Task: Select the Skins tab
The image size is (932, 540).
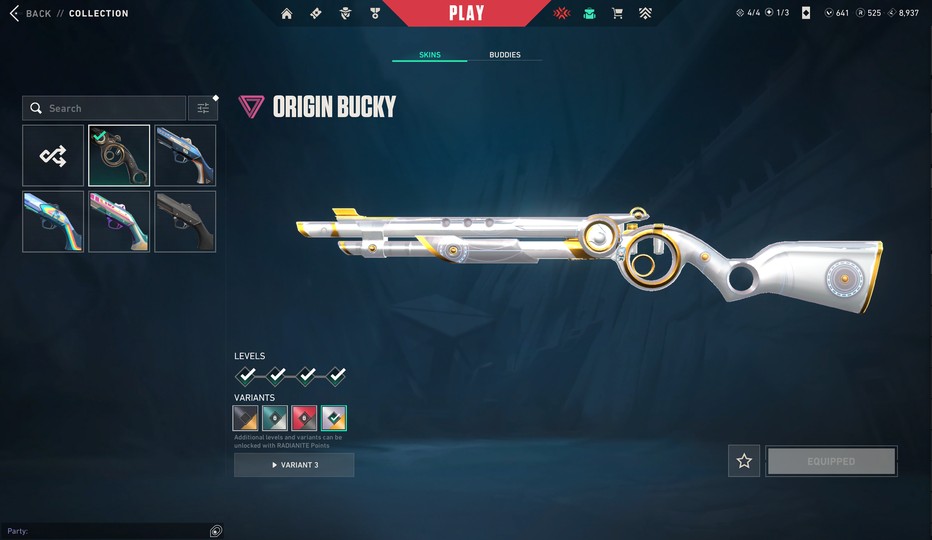Action: (x=429, y=55)
